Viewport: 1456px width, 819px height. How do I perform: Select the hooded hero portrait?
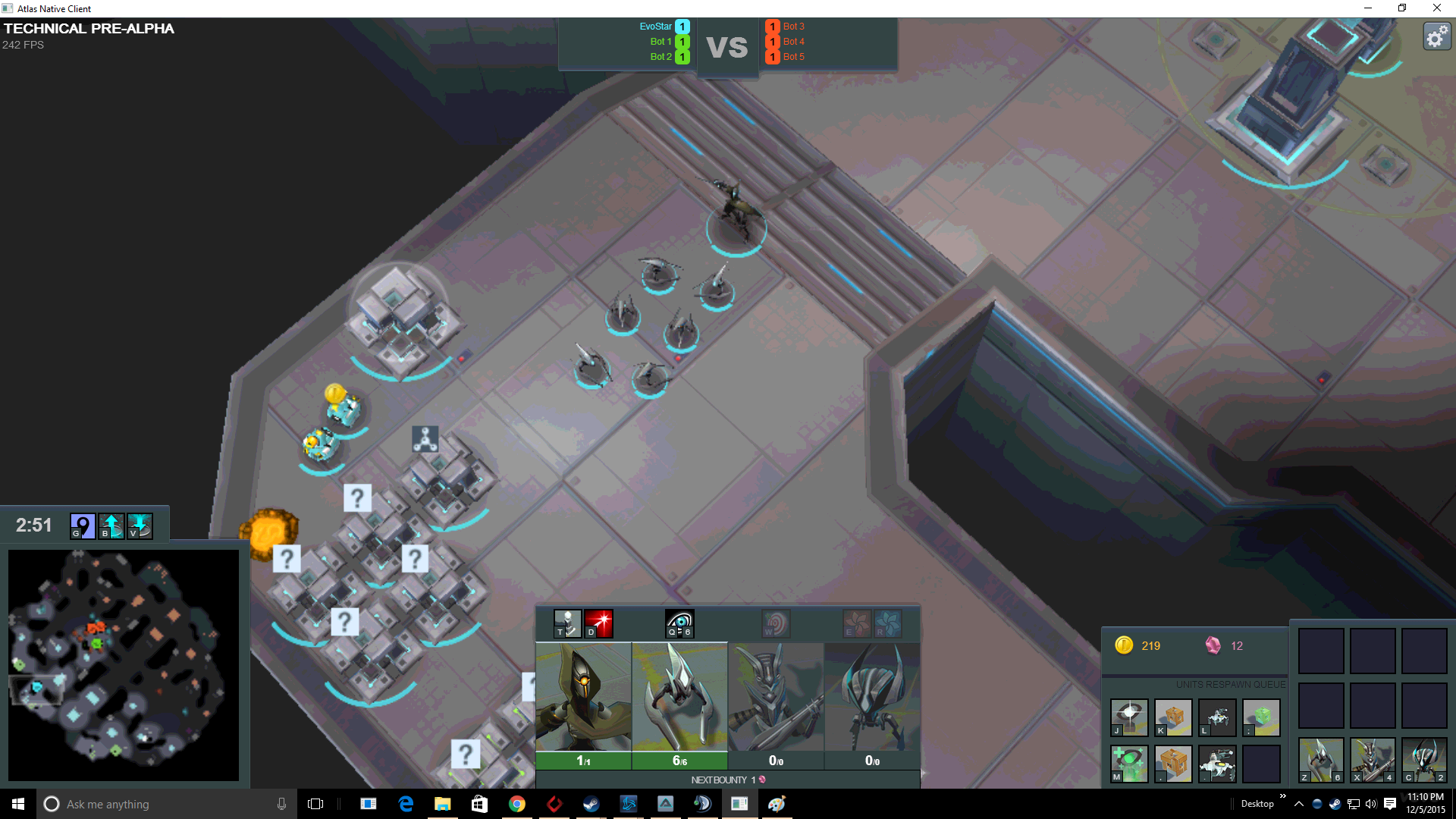pos(583,698)
